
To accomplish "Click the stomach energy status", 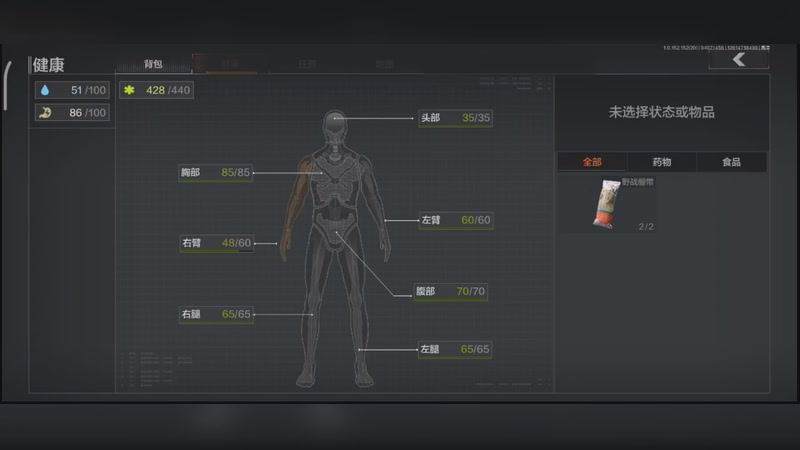I will 72,113.
